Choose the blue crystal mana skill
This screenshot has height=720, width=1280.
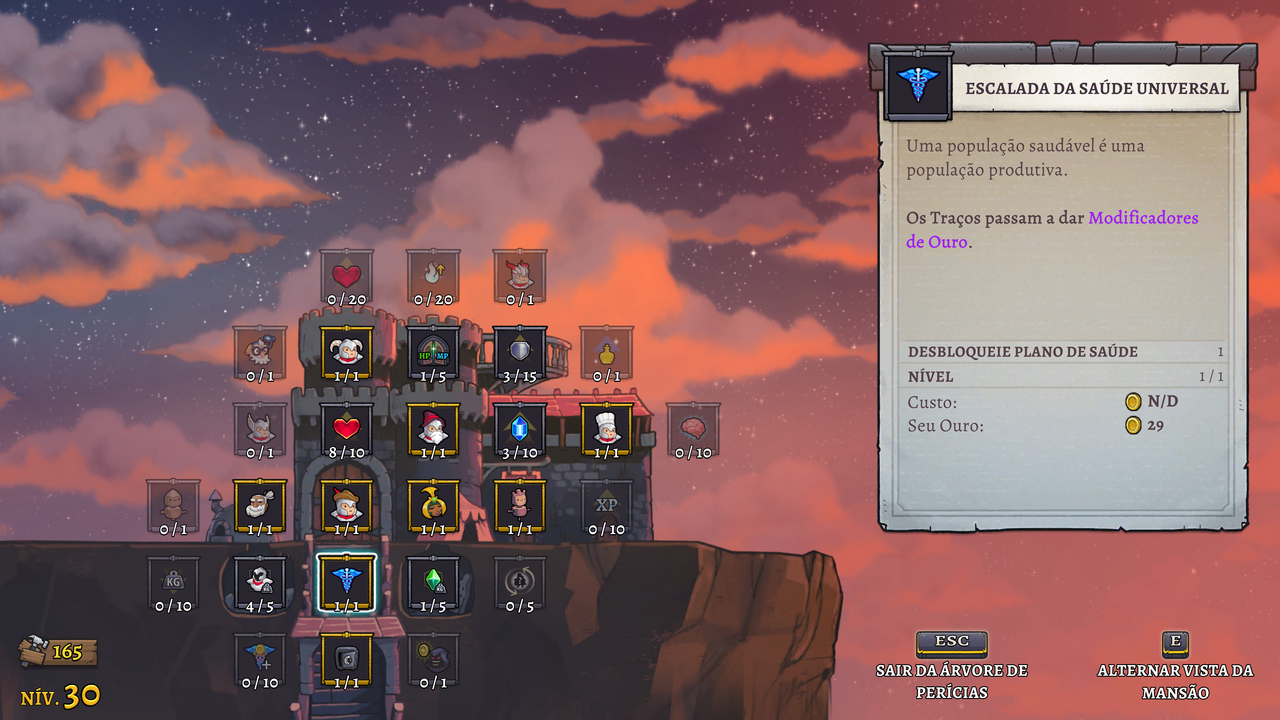pyautogui.click(x=520, y=428)
